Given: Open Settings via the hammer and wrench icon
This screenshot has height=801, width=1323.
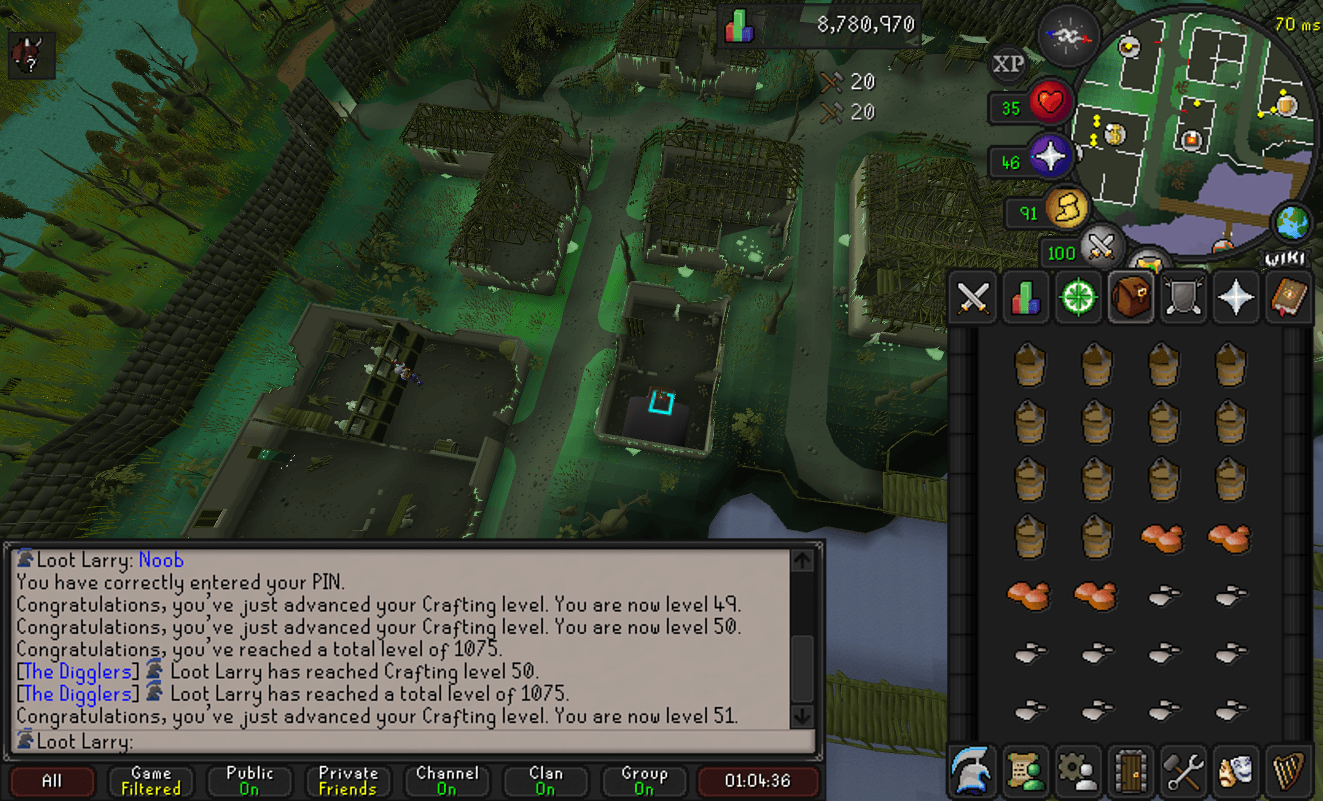Looking at the screenshot, I should click(x=1183, y=770).
